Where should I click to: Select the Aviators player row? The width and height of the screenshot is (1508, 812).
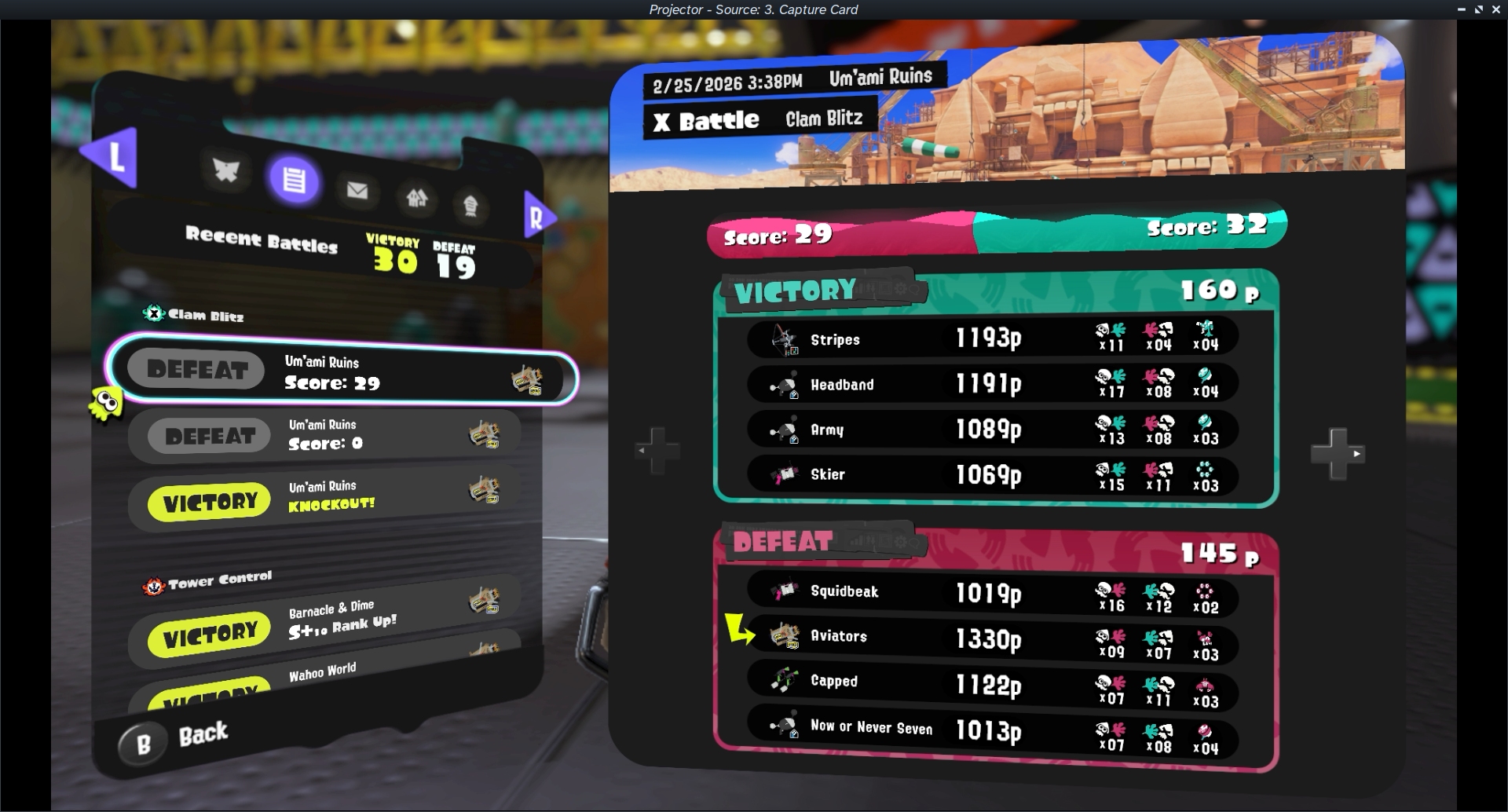992,638
